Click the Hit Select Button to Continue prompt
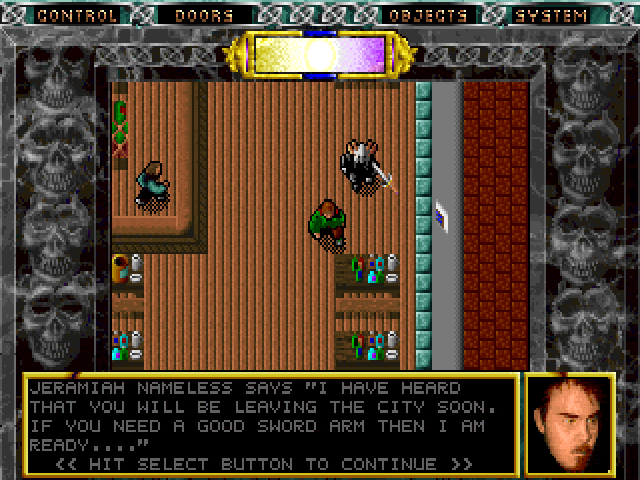Screen dimensions: 640x480 pyautogui.click(x=264, y=464)
